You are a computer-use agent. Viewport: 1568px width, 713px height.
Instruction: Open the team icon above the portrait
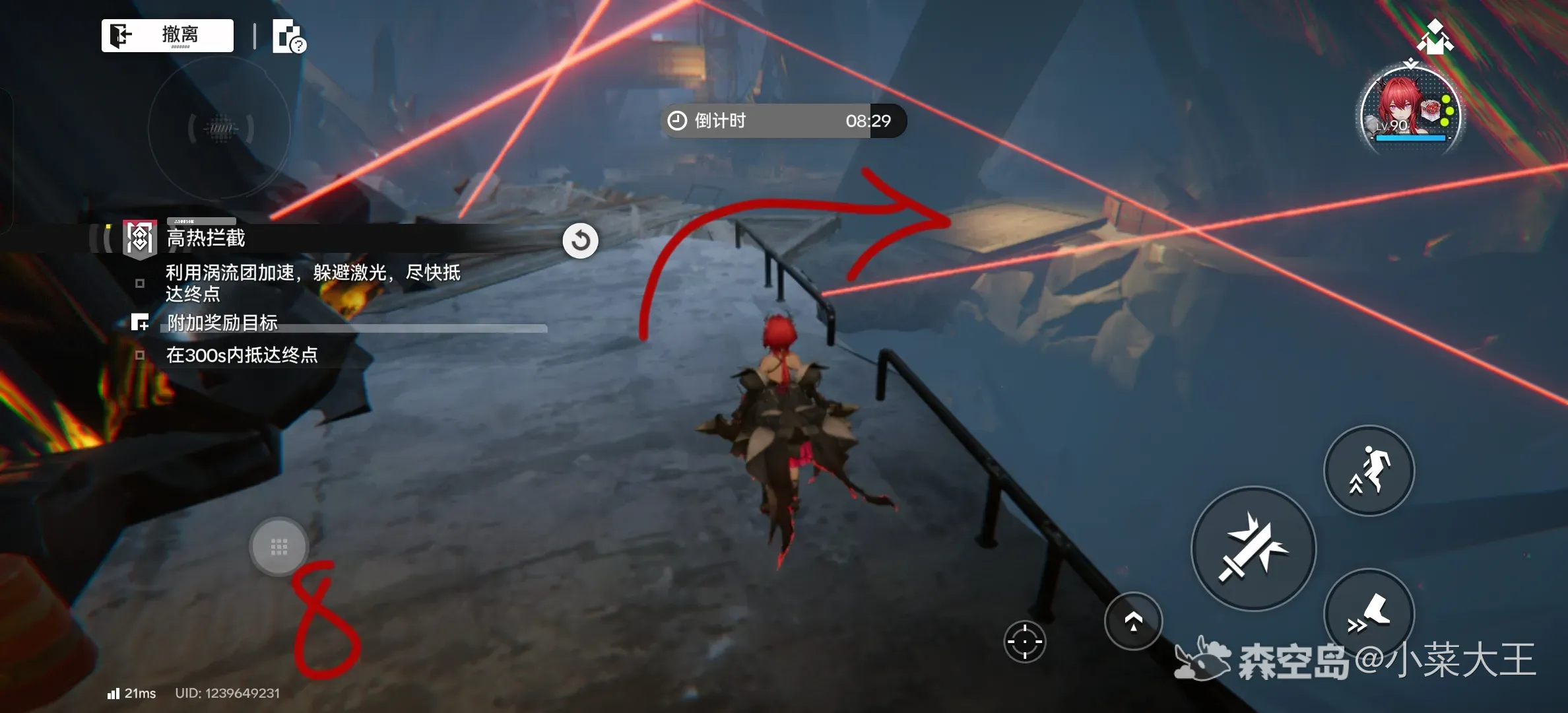1435,38
